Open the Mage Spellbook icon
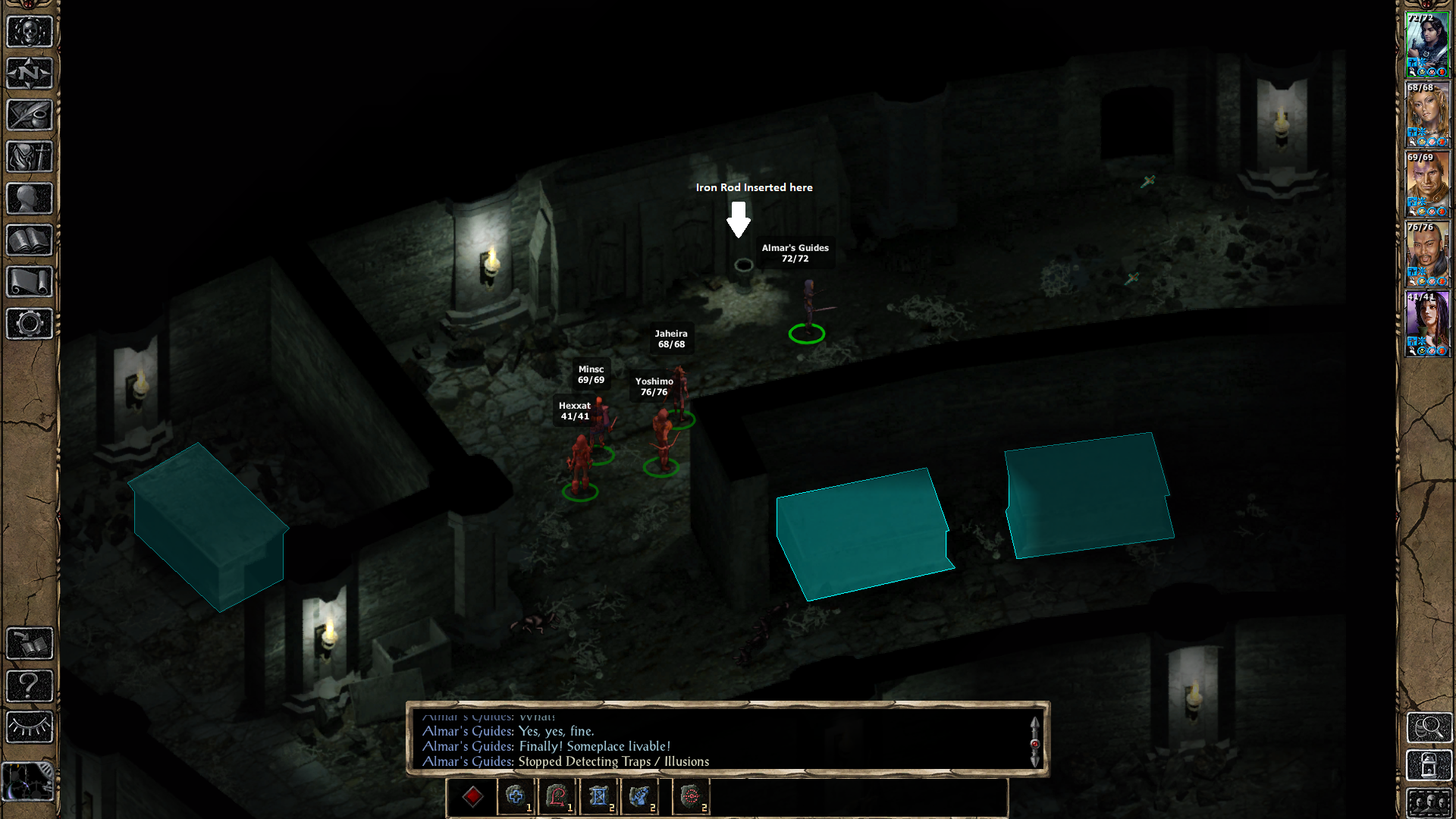Screen dimensions: 1456x819 tap(29, 240)
